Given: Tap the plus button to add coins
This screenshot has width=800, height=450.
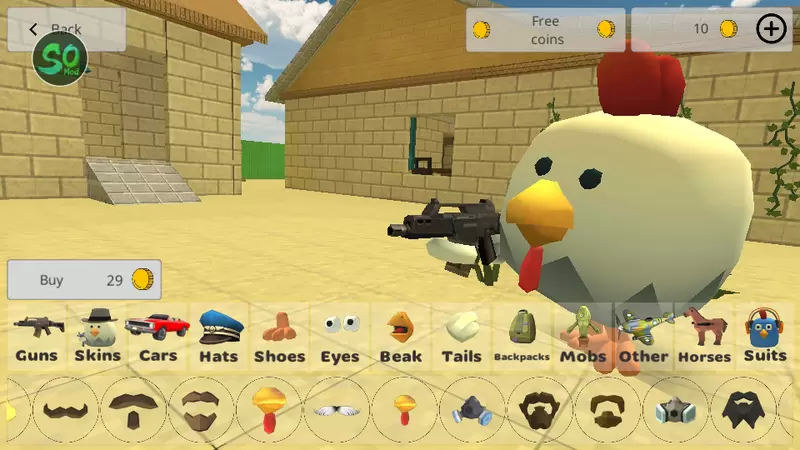Looking at the screenshot, I should [771, 29].
